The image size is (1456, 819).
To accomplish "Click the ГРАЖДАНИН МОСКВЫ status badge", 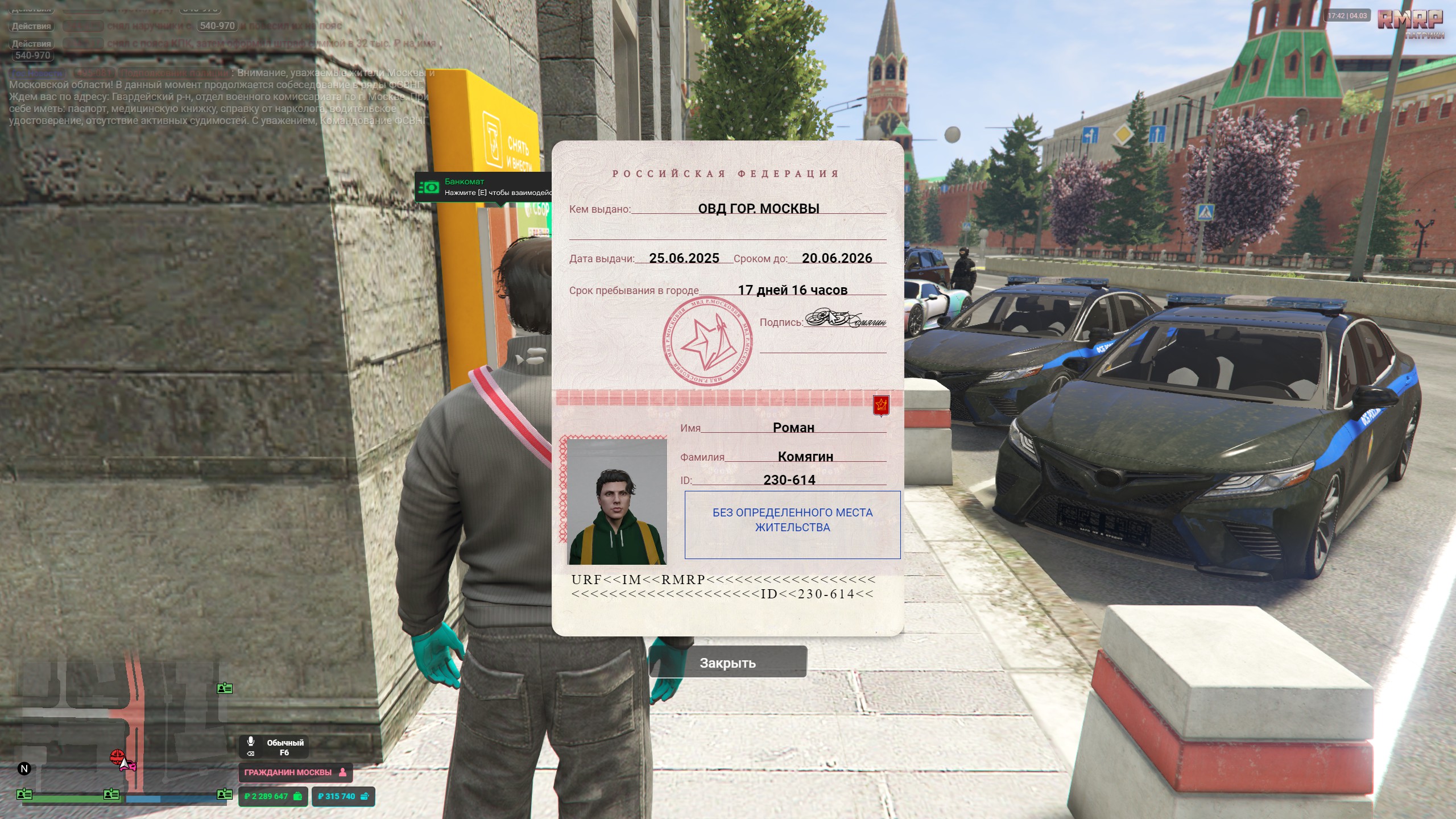I will click(295, 772).
